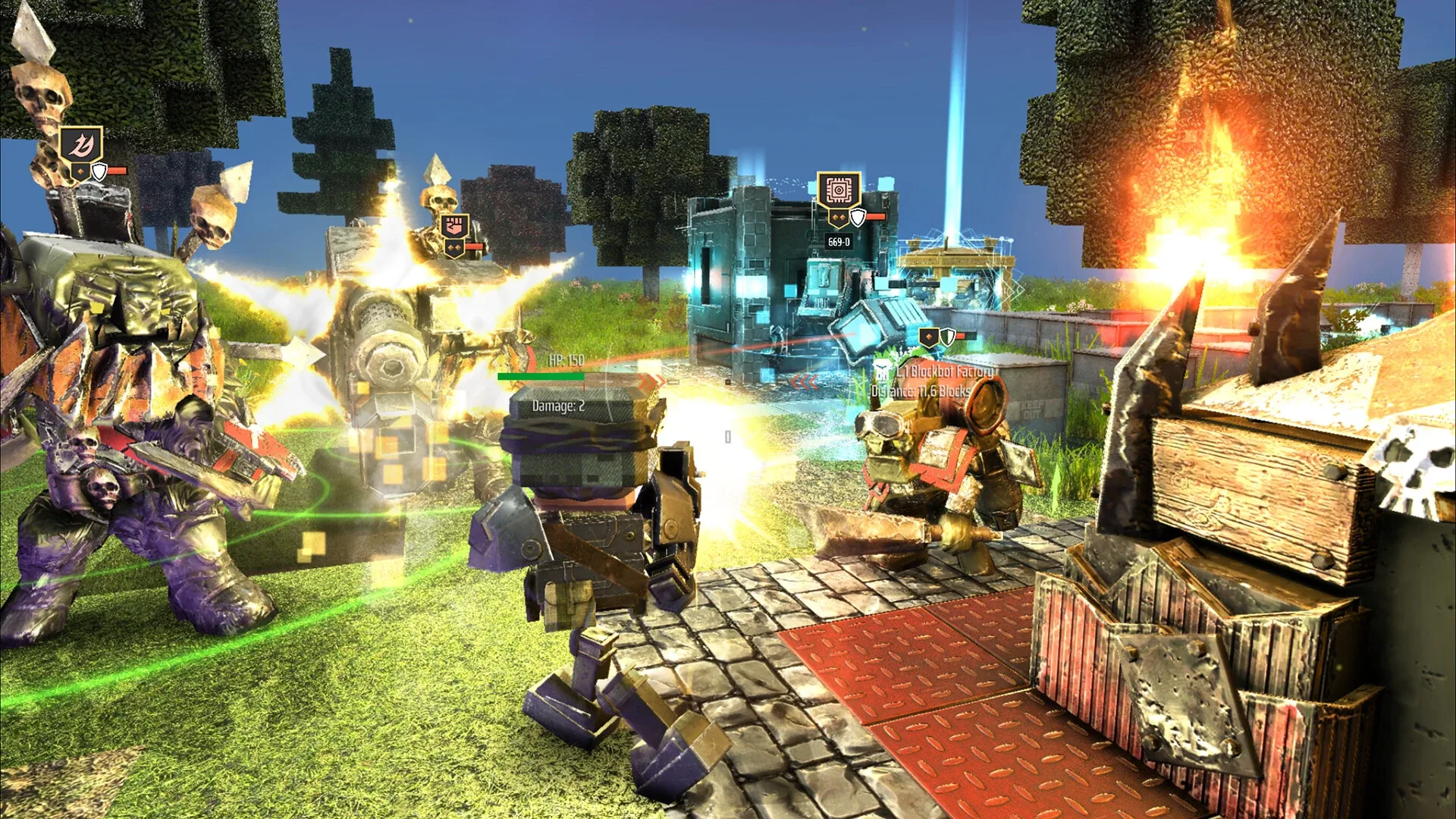Expand the two-diamond badge under the fist emblem

454,247
